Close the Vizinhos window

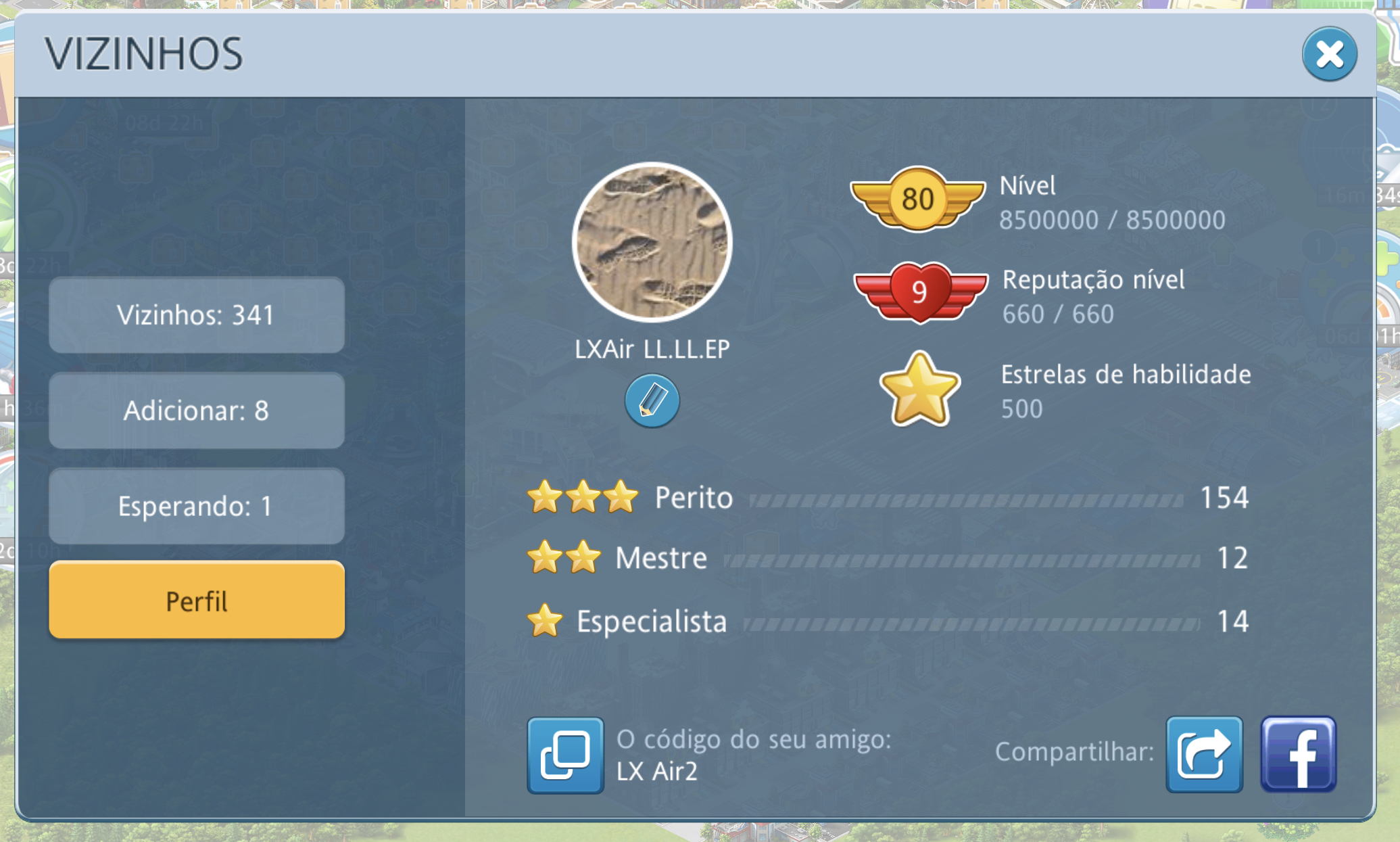1329,54
